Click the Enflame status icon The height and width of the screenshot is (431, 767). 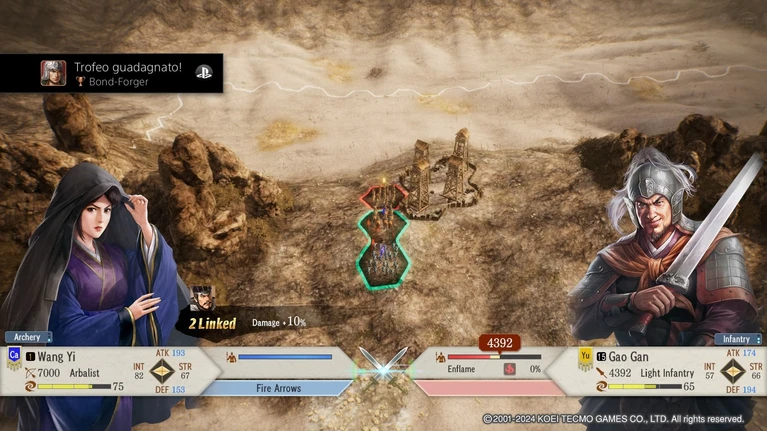pyautogui.click(x=508, y=370)
